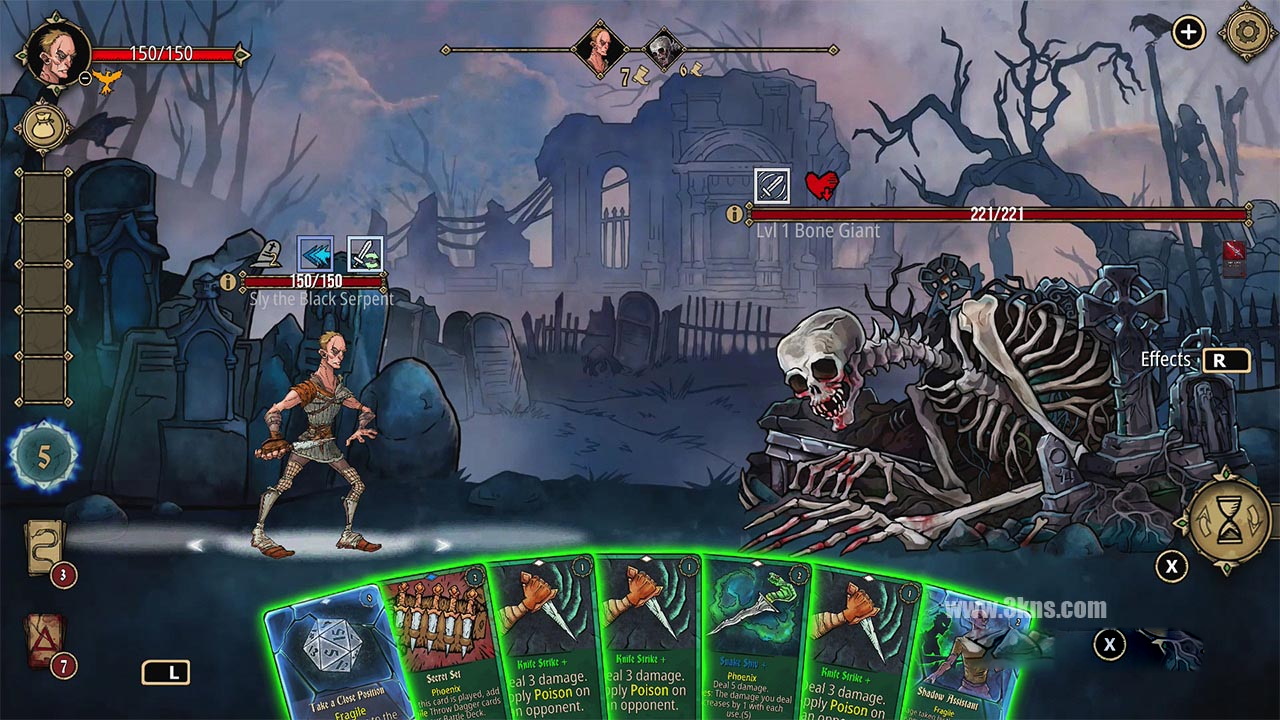Show info for Lvl 1 Bone Giant
The width and height of the screenshot is (1280, 720).
tap(735, 214)
